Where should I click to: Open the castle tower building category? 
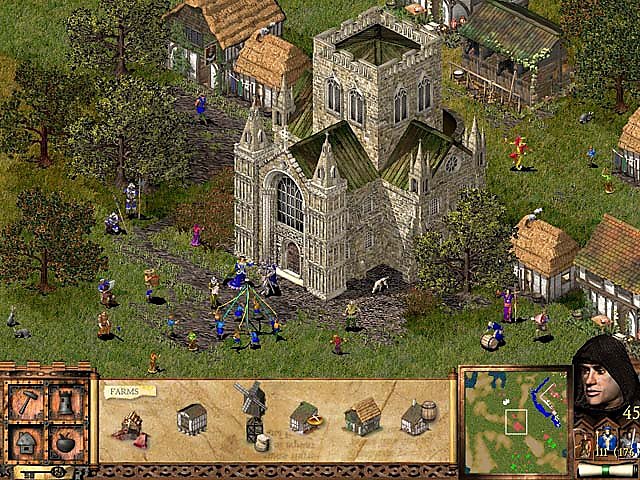click(x=65, y=404)
